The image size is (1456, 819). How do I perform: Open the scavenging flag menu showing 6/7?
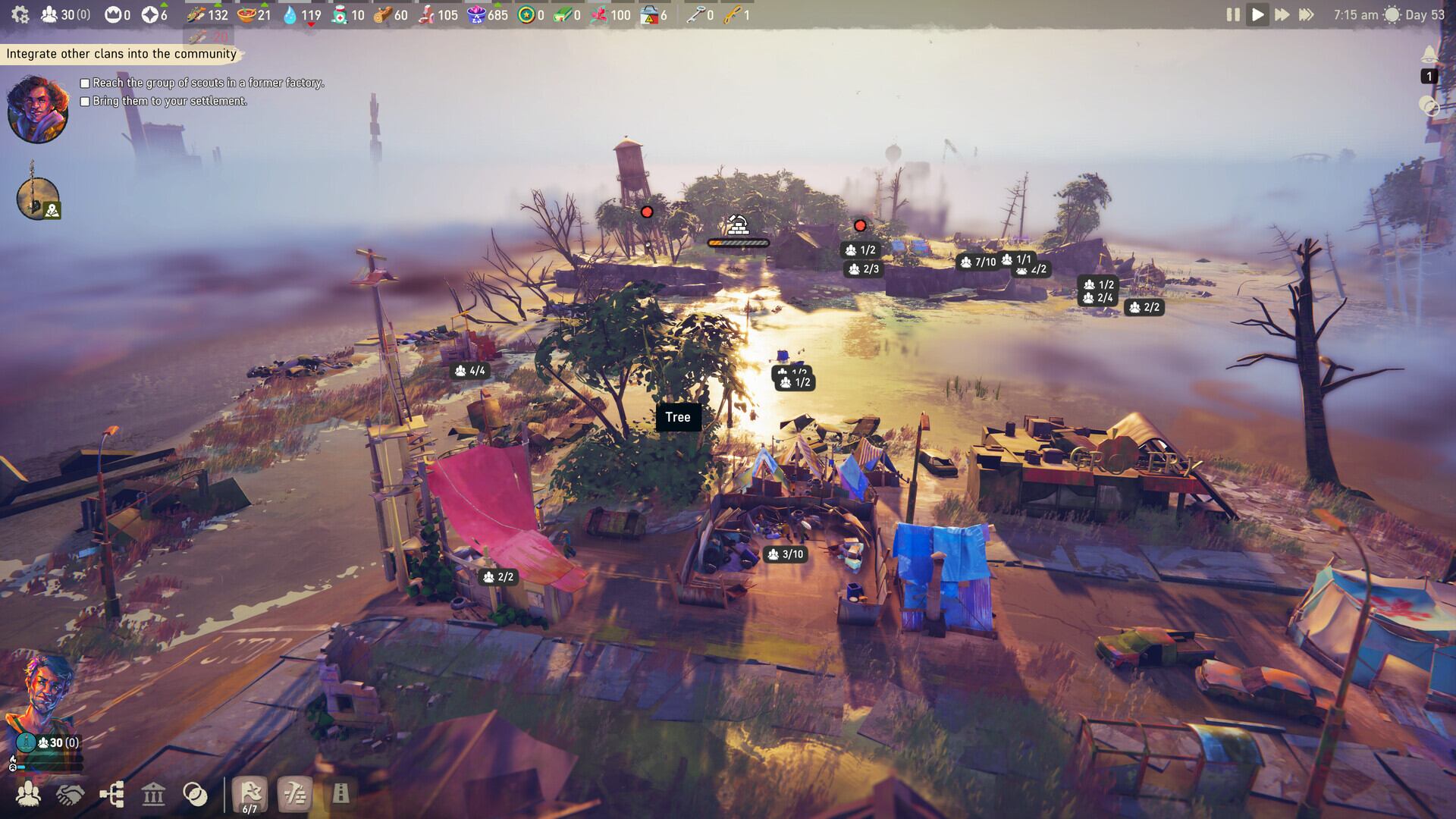[x=250, y=795]
